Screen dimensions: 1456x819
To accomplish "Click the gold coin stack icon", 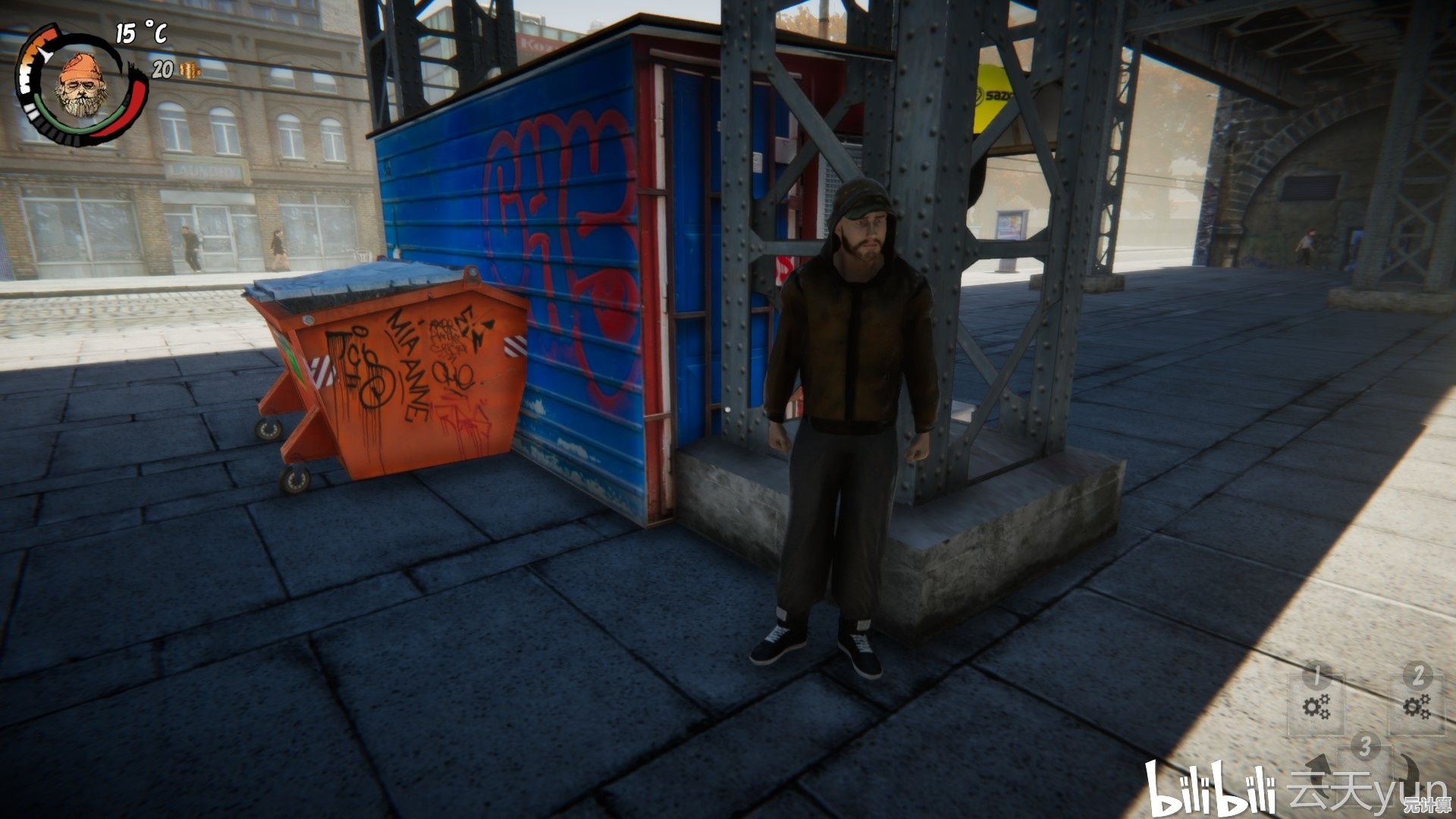I will (x=190, y=71).
